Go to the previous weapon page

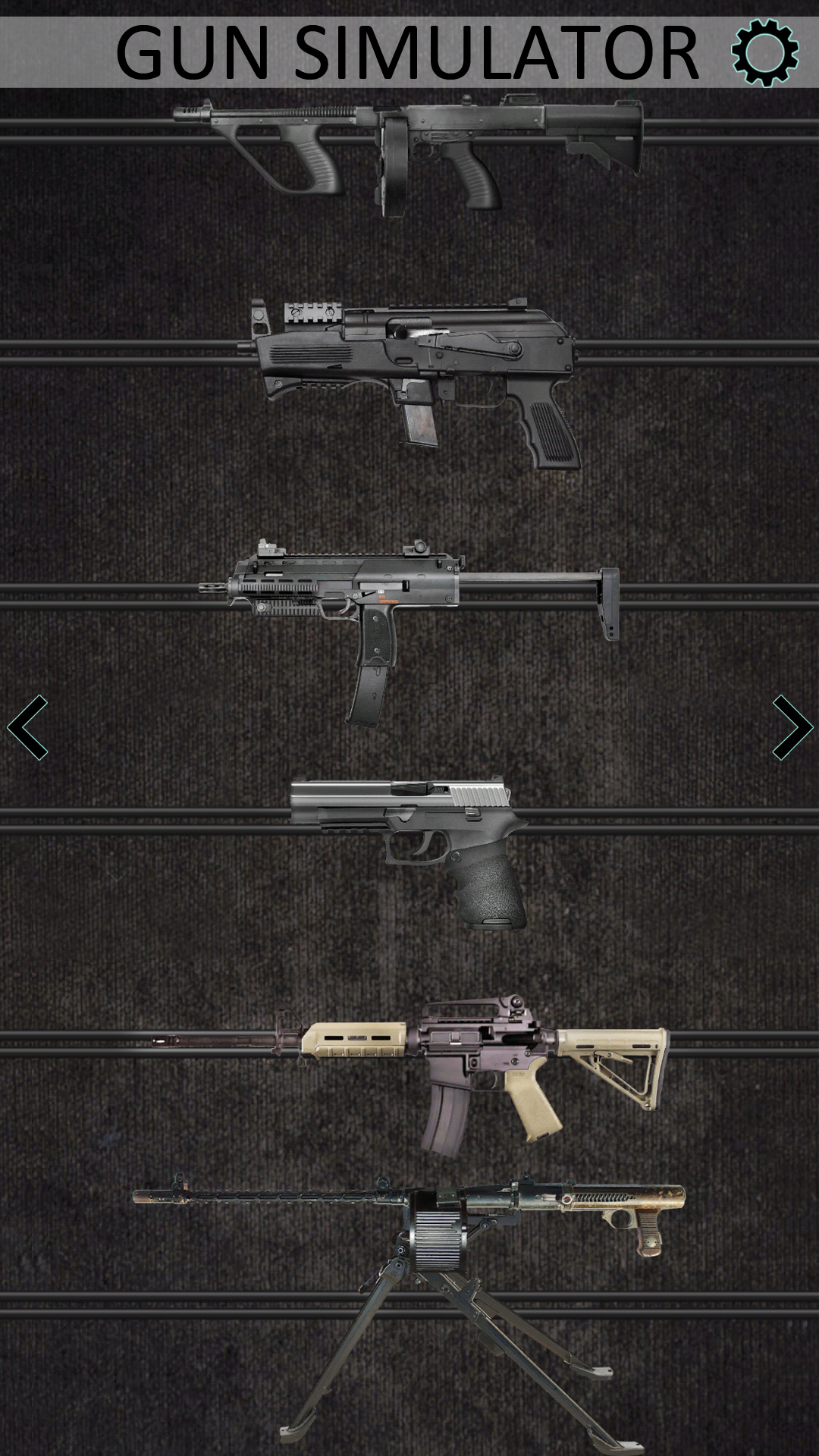click(28, 727)
